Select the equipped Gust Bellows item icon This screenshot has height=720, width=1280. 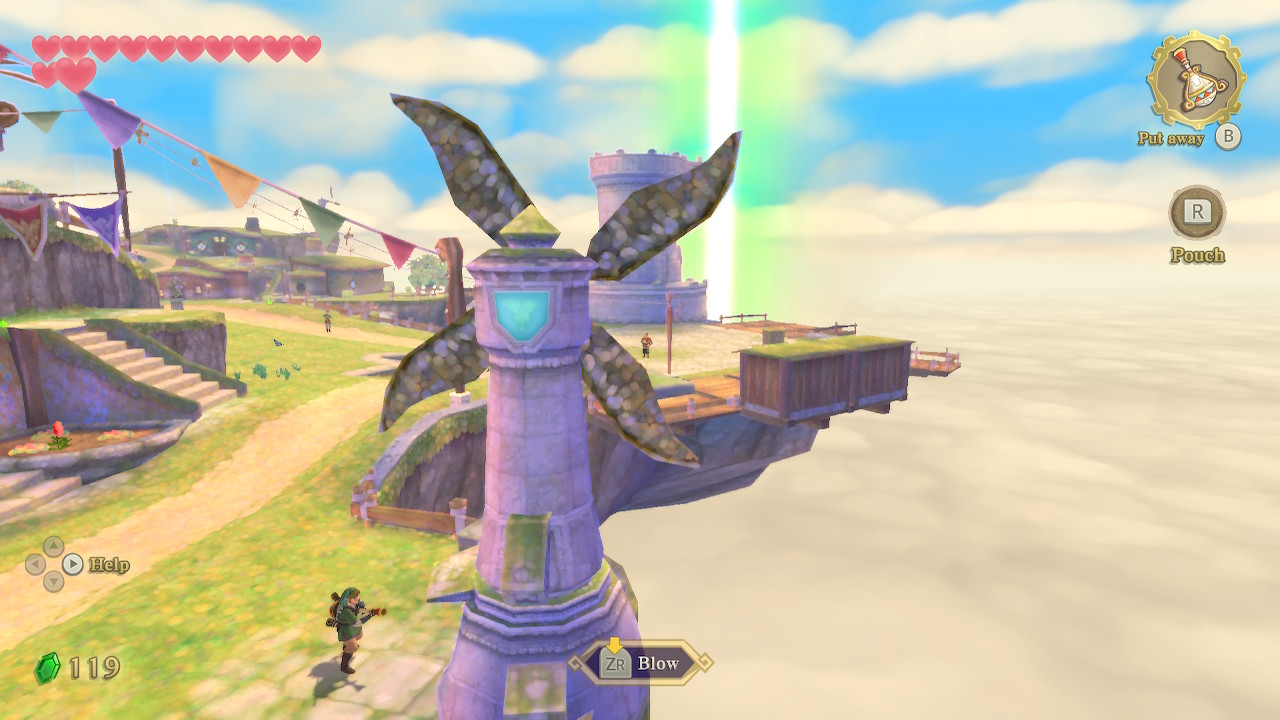click(1194, 81)
